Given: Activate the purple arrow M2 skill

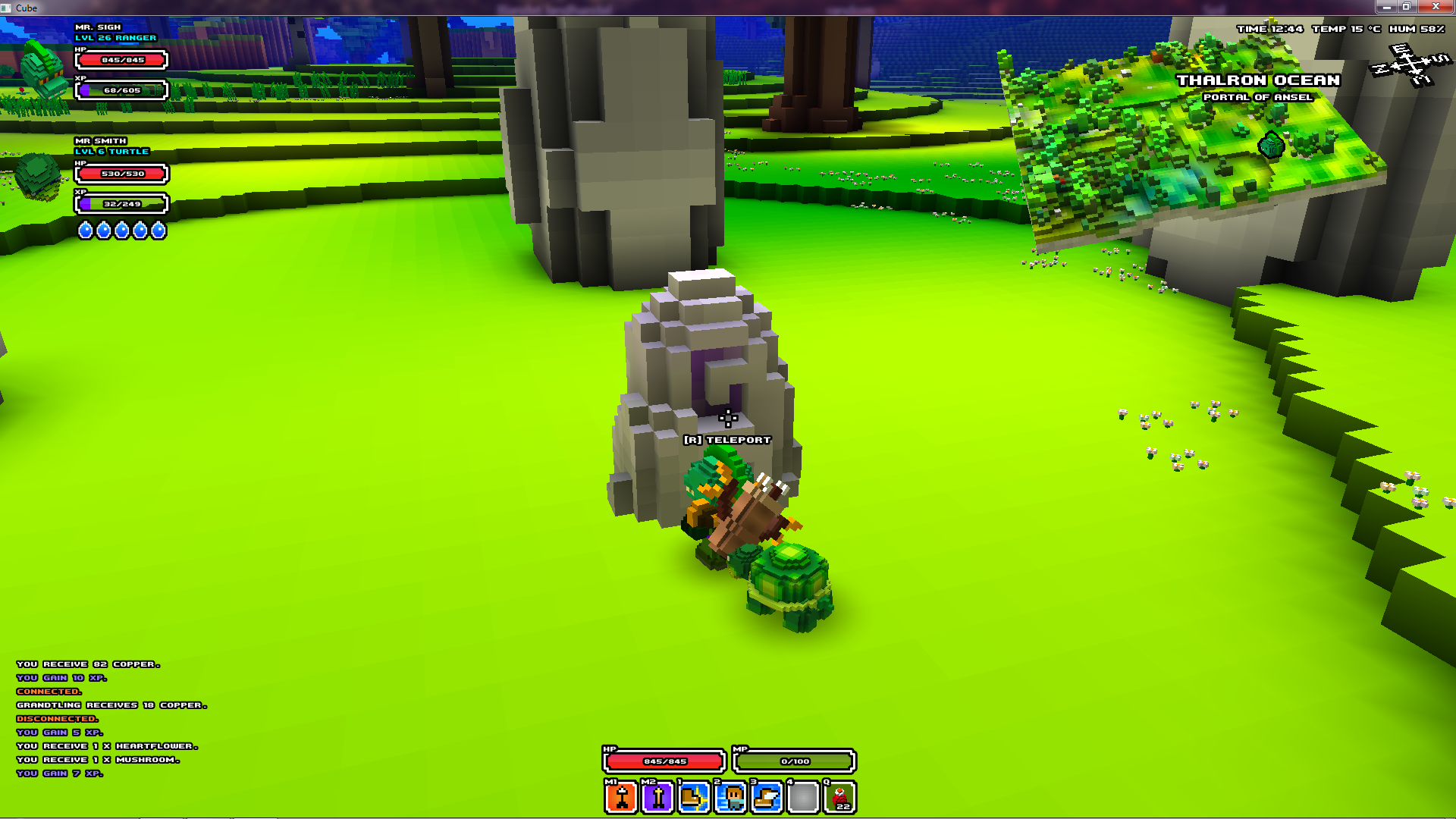Looking at the screenshot, I should point(657,798).
